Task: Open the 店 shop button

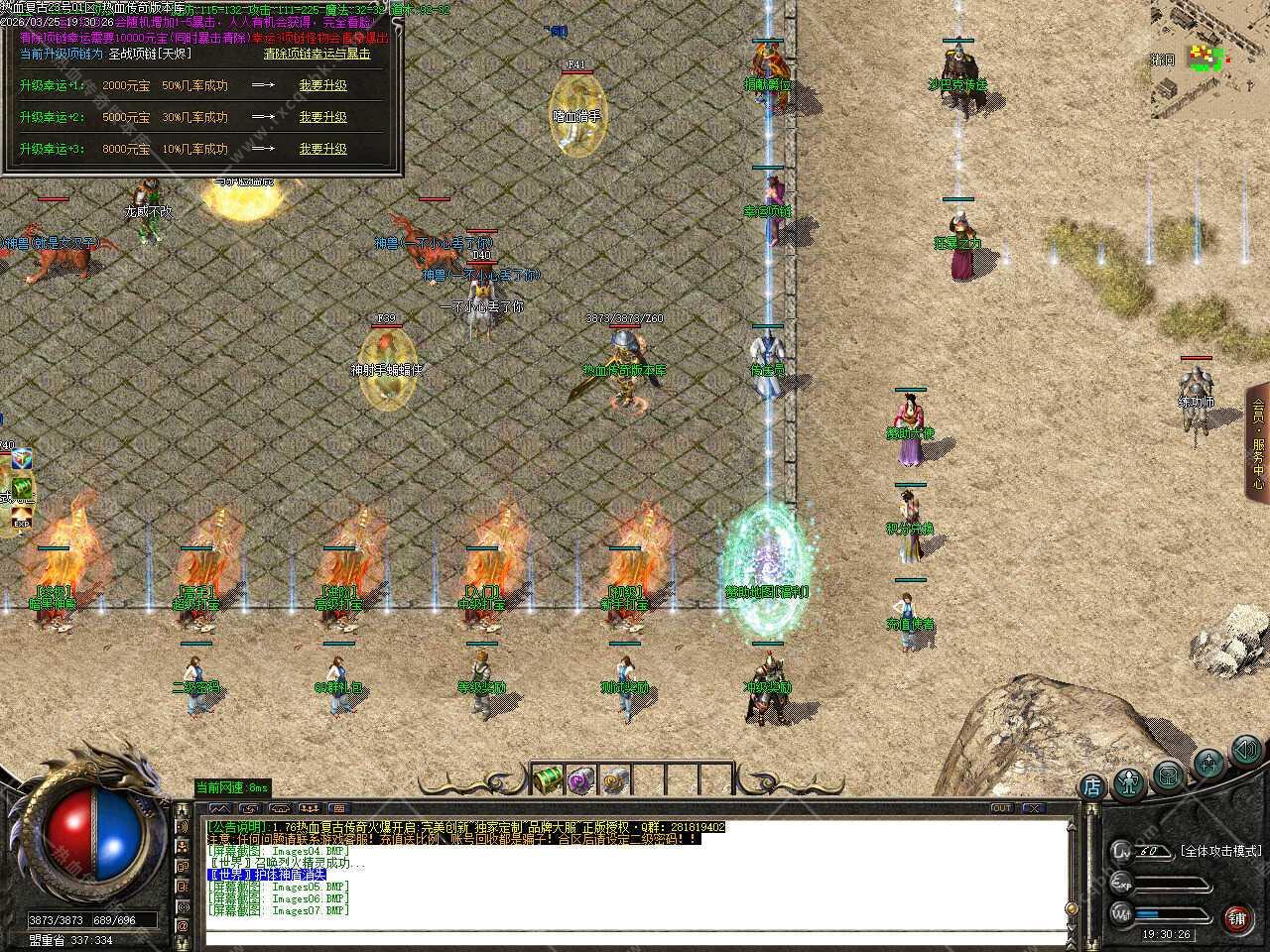Action: tap(1091, 787)
